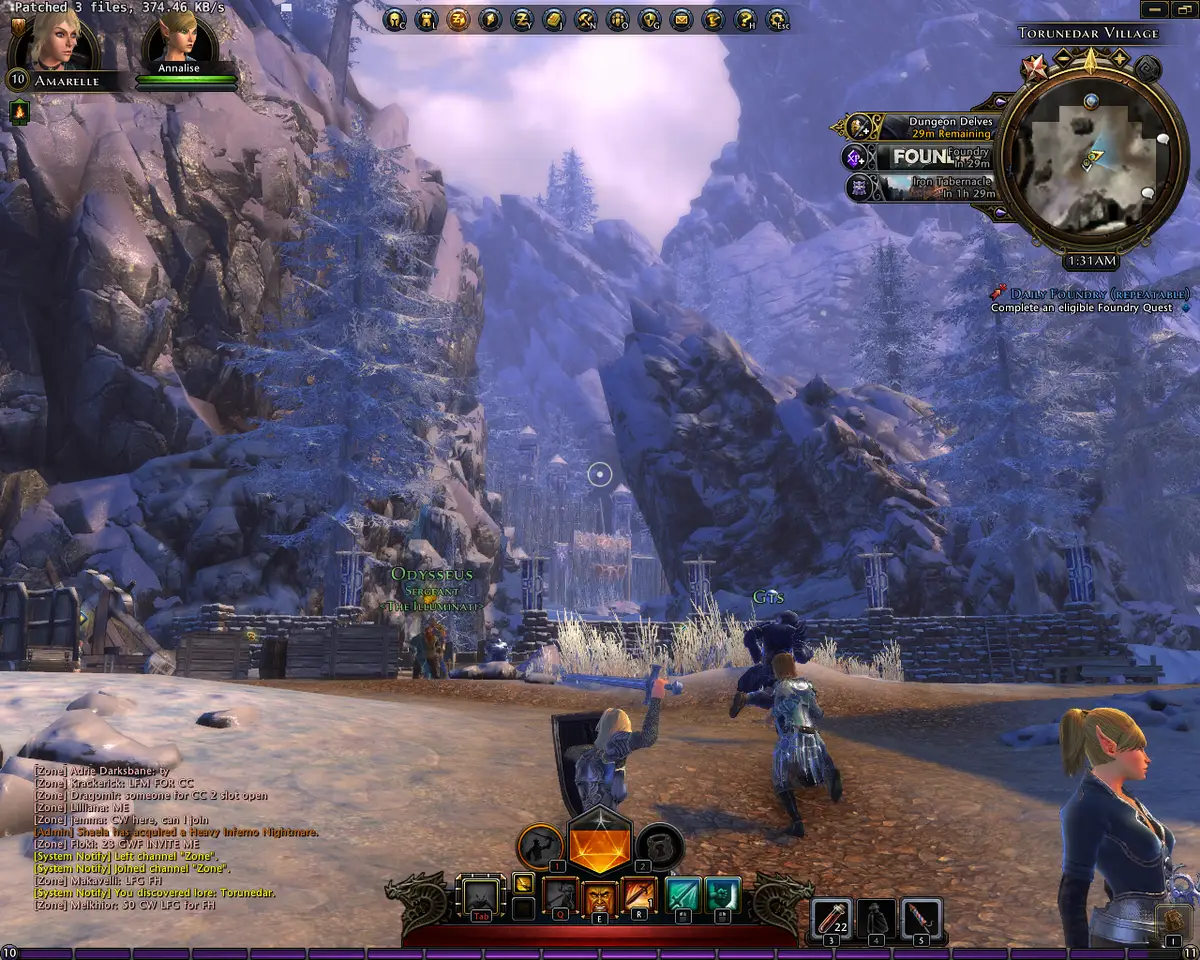Activate the orange d20 daily power
This screenshot has height=960, width=1200.
(x=600, y=845)
